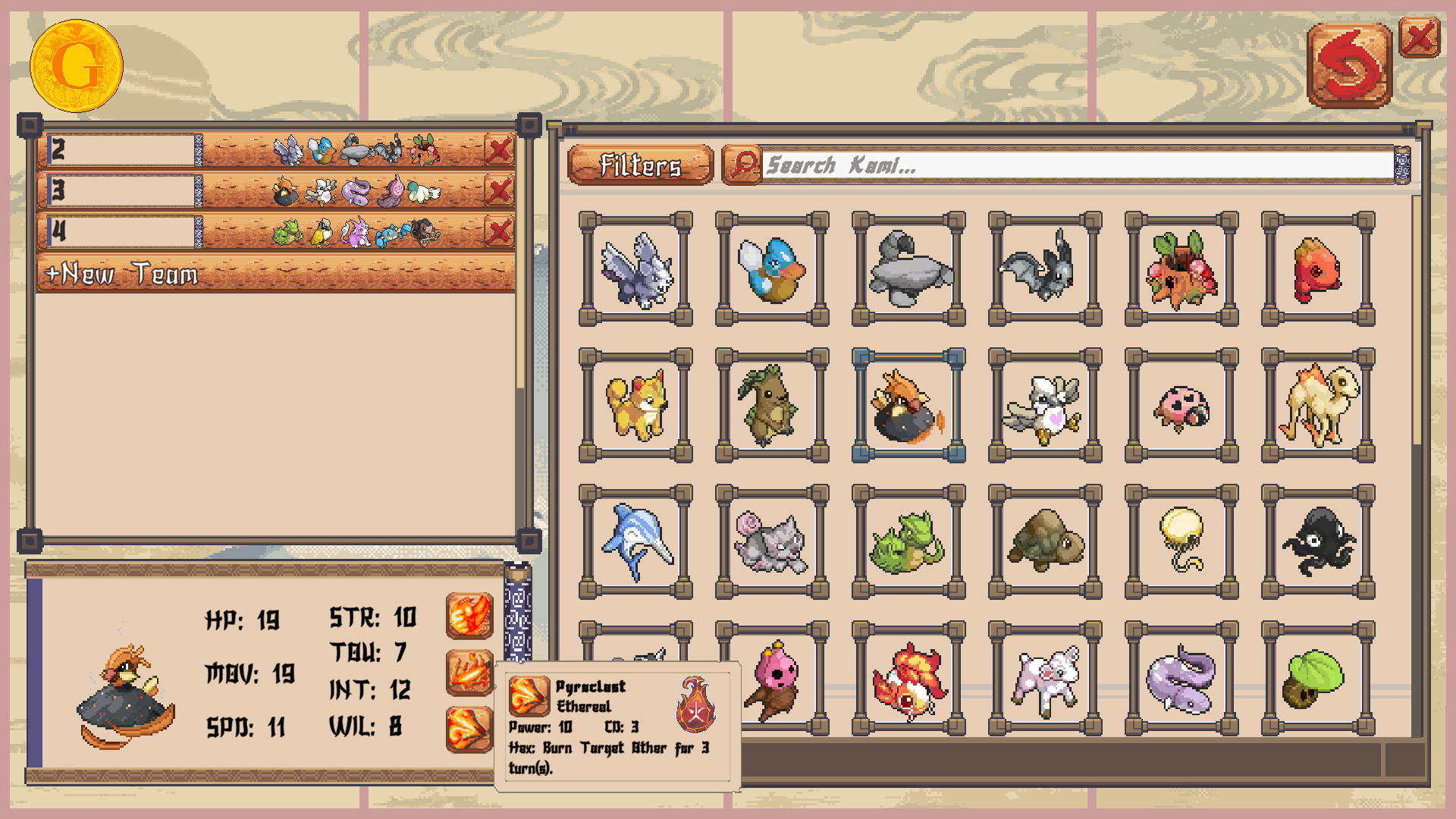1456x819 pixels.
Task: Click the fire element icon in the Pyroclast tooltip
Action: pos(695,702)
